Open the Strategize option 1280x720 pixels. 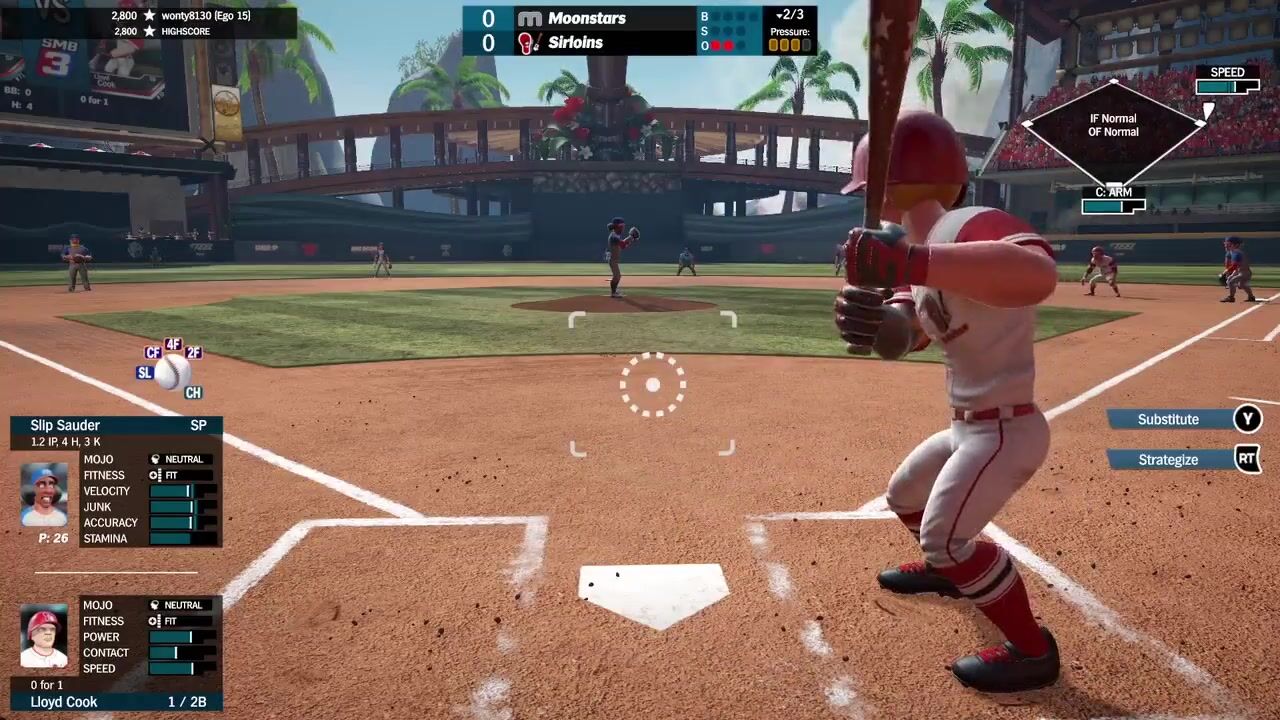(1168, 460)
